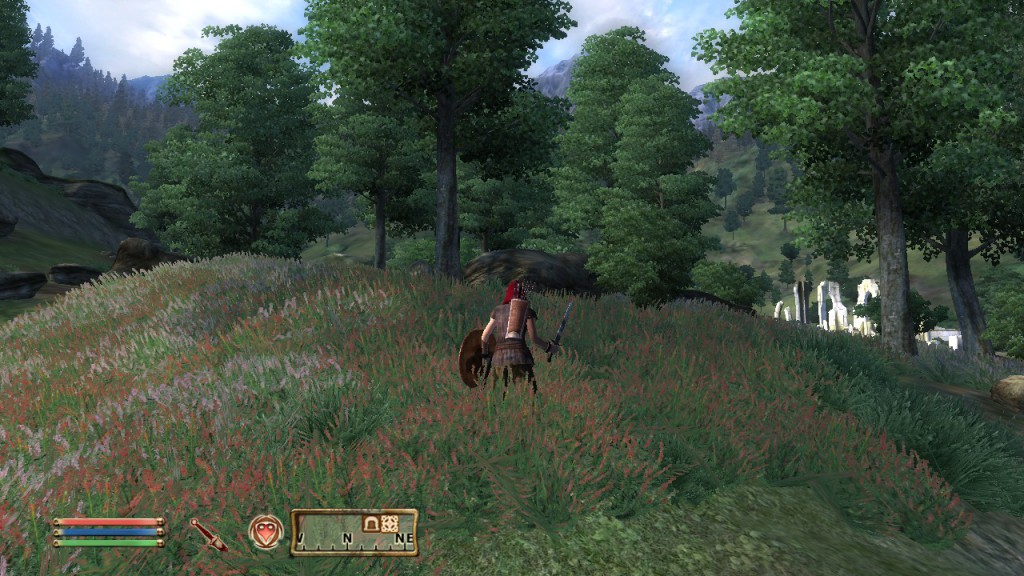Image resolution: width=1024 pixels, height=576 pixels.
Task: Select the arched doorway marker on the compass
Action: pyautogui.click(x=370, y=524)
